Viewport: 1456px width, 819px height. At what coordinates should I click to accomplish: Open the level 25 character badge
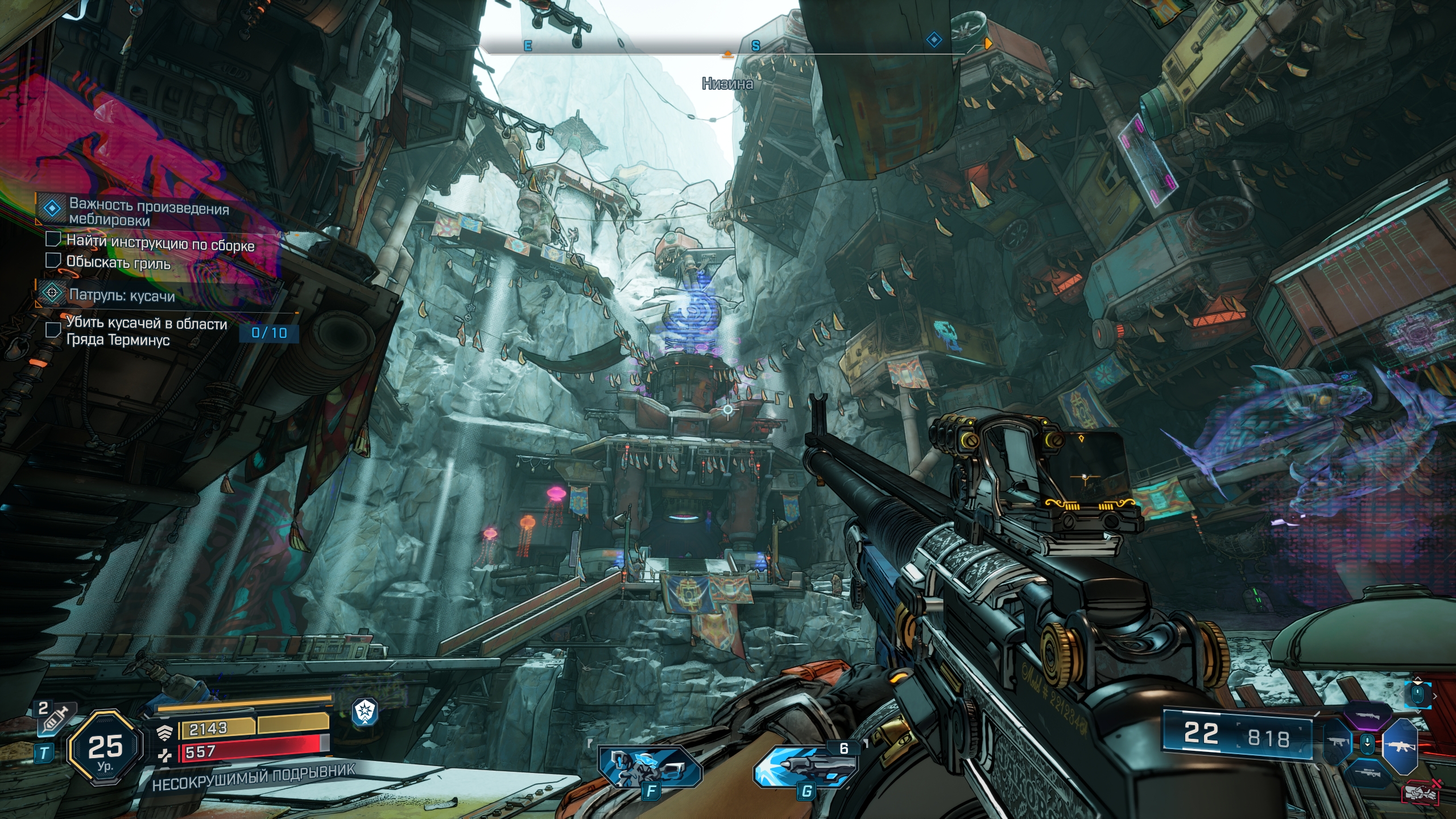tap(105, 747)
